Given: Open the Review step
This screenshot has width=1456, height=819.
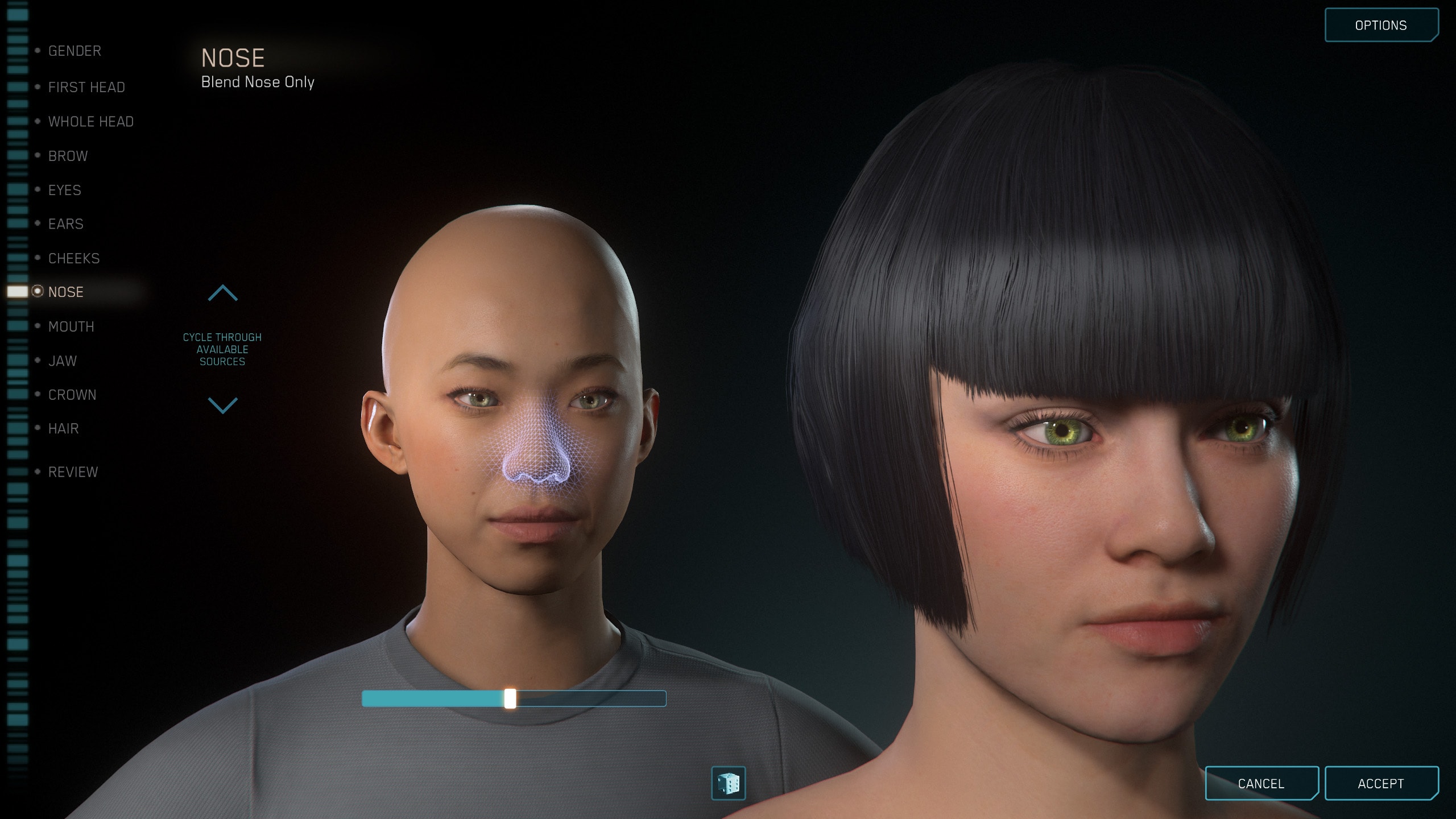Looking at the screenshot, I should click(x=73, y=472).
